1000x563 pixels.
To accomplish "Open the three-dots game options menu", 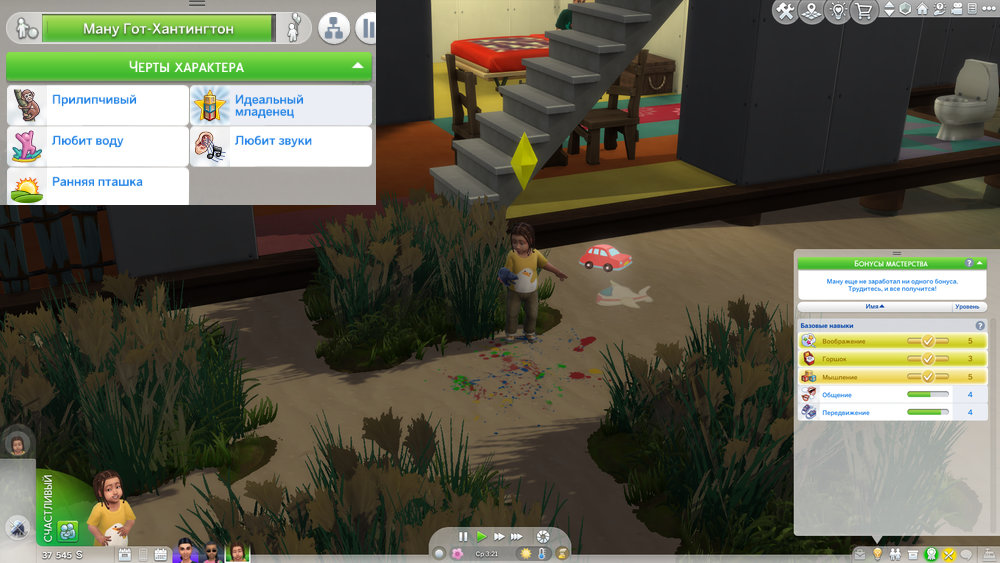I will [x=987, y=11].
